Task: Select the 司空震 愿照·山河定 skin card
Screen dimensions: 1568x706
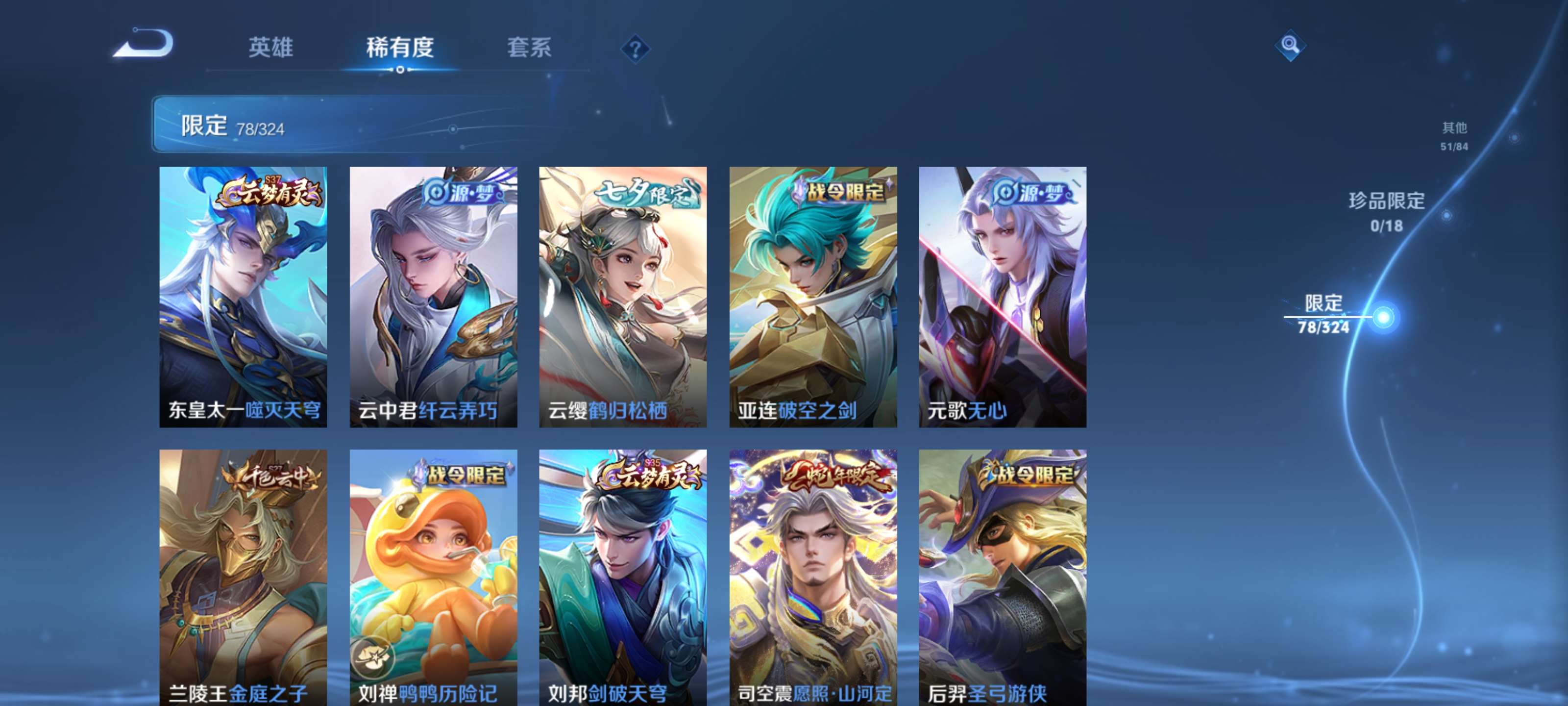Action: [x=812, y=578]
